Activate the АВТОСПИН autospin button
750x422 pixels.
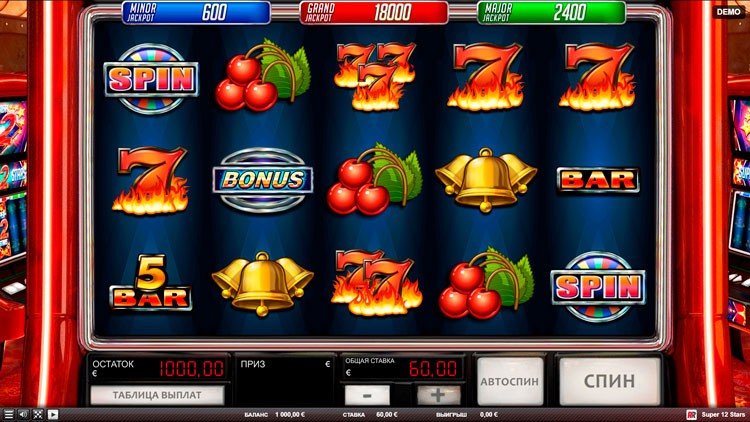[x=510, y=381]
